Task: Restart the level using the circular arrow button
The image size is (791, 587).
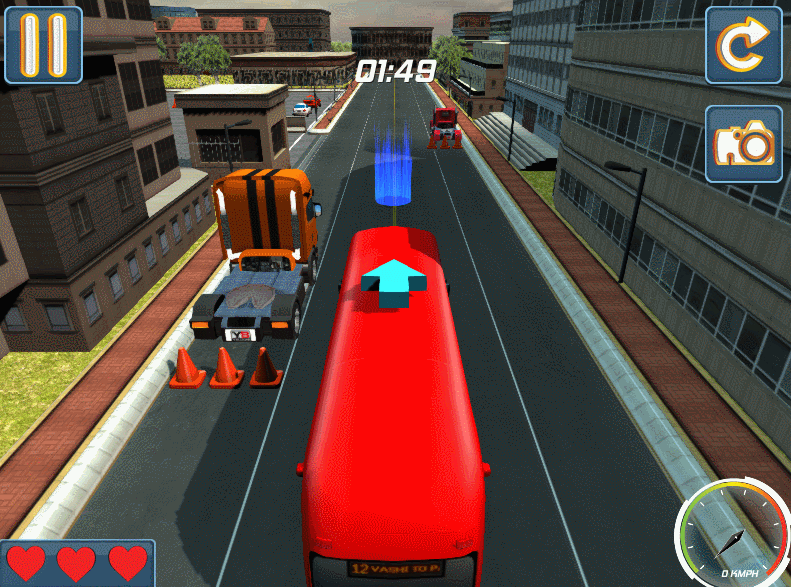Action: point(743,45)
